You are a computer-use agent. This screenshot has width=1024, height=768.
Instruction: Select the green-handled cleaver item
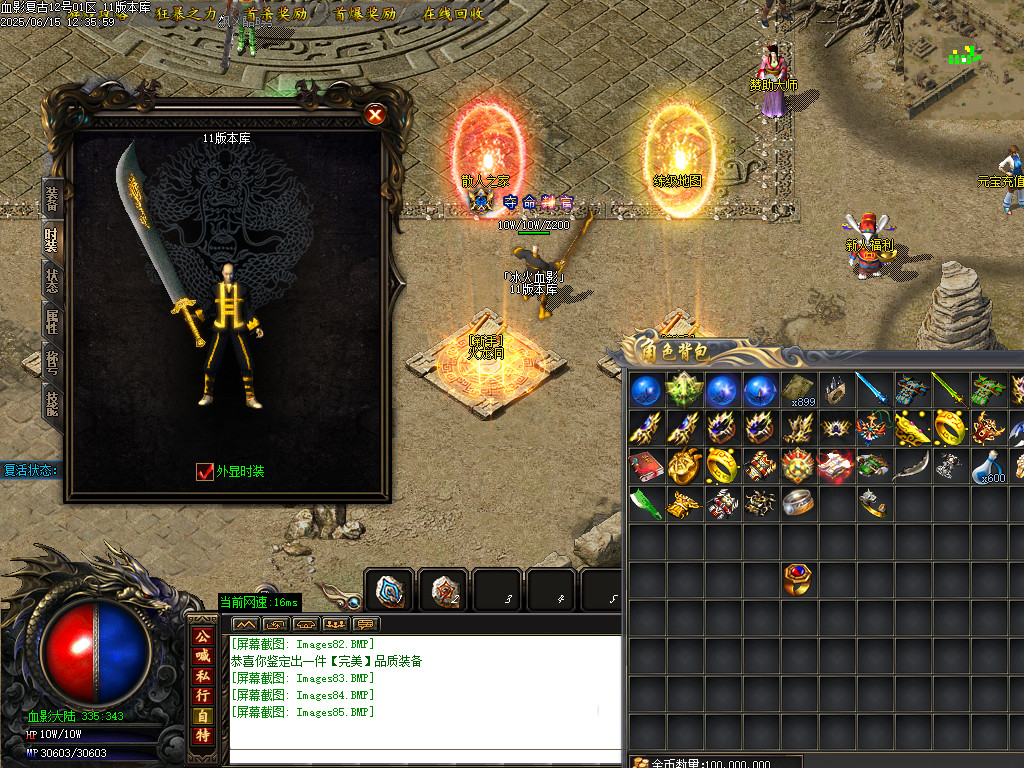(x=644, y=504)
